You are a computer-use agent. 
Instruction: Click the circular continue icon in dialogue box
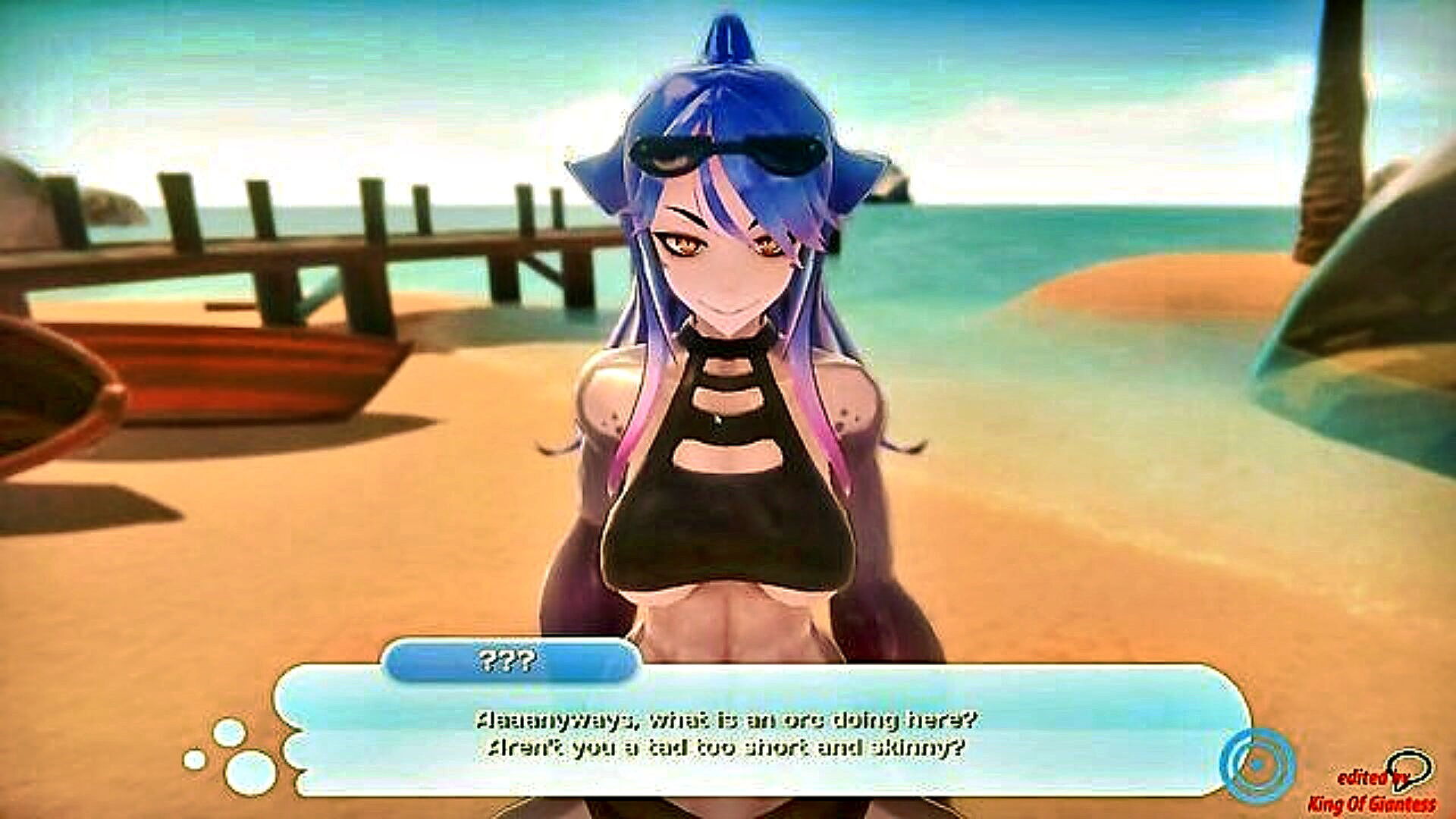pos(1257,764)
